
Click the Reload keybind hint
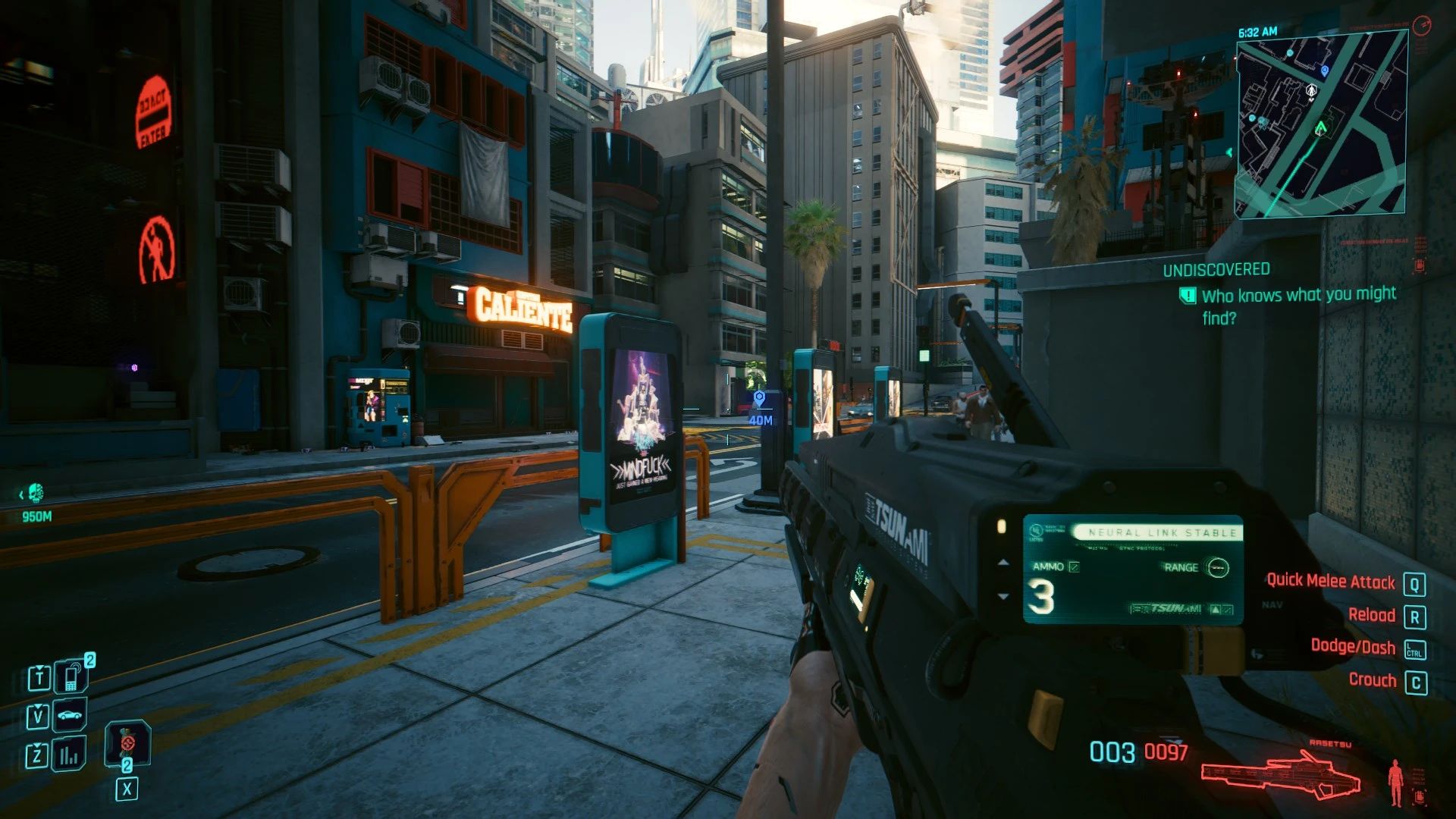[1373, 614]
